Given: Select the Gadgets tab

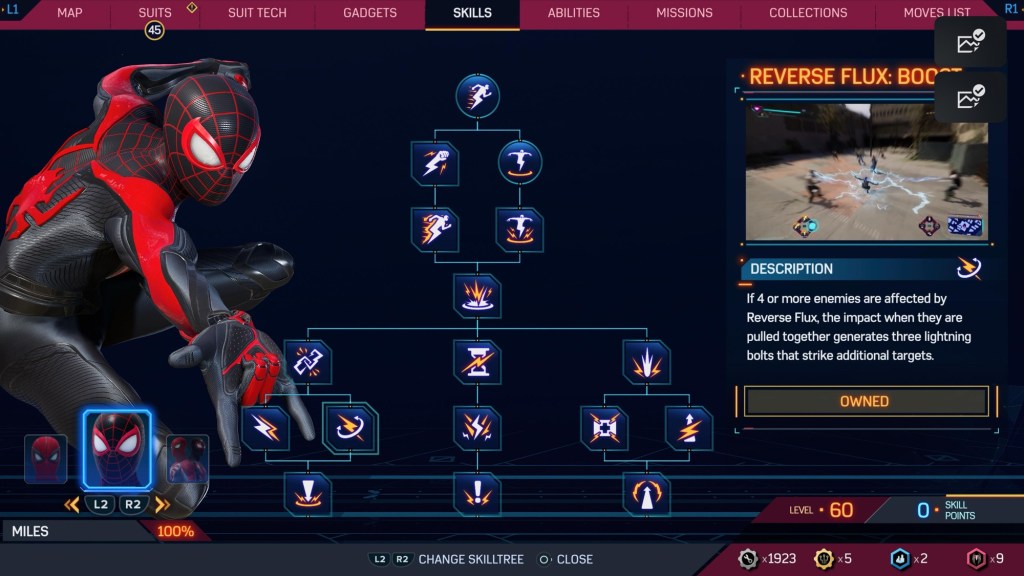Looking at the screenshot, I should [369, 13].
